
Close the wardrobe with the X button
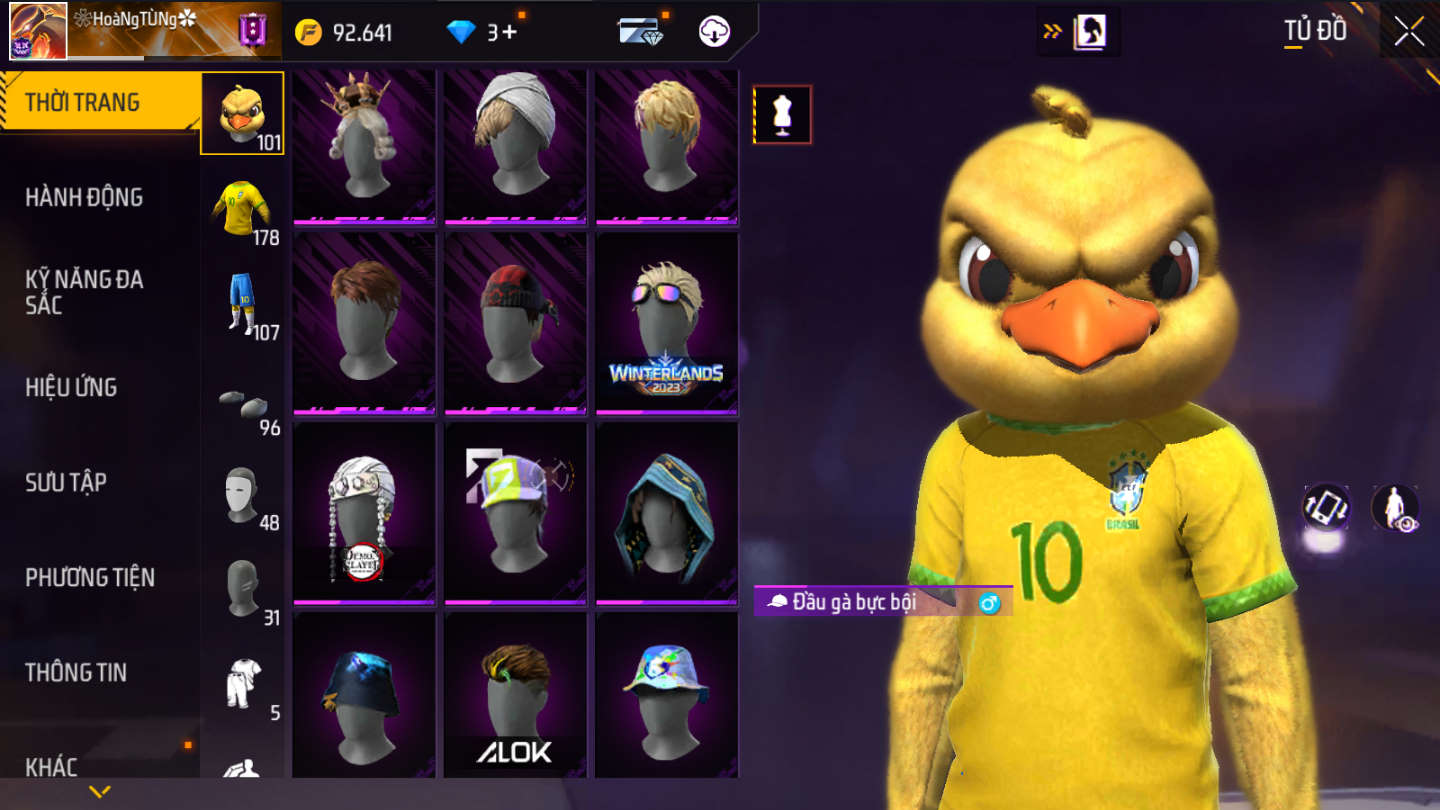(1410, 32)
